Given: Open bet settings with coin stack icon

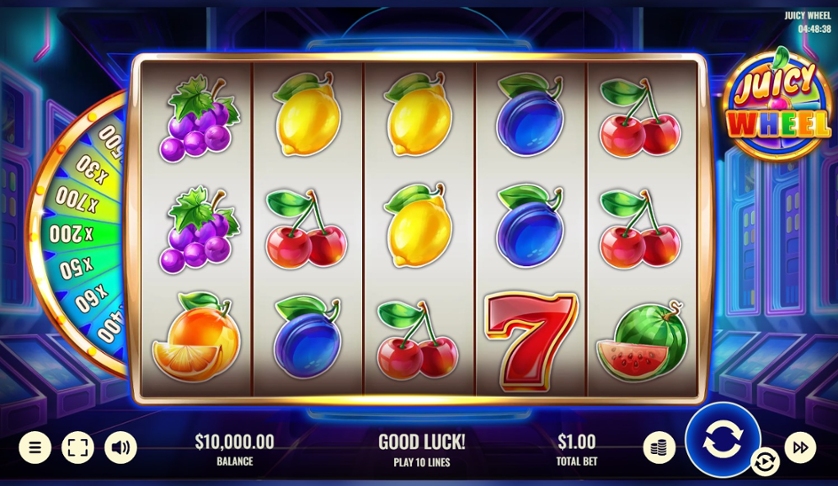Looking at the screenshot, I should pos(658,447).
